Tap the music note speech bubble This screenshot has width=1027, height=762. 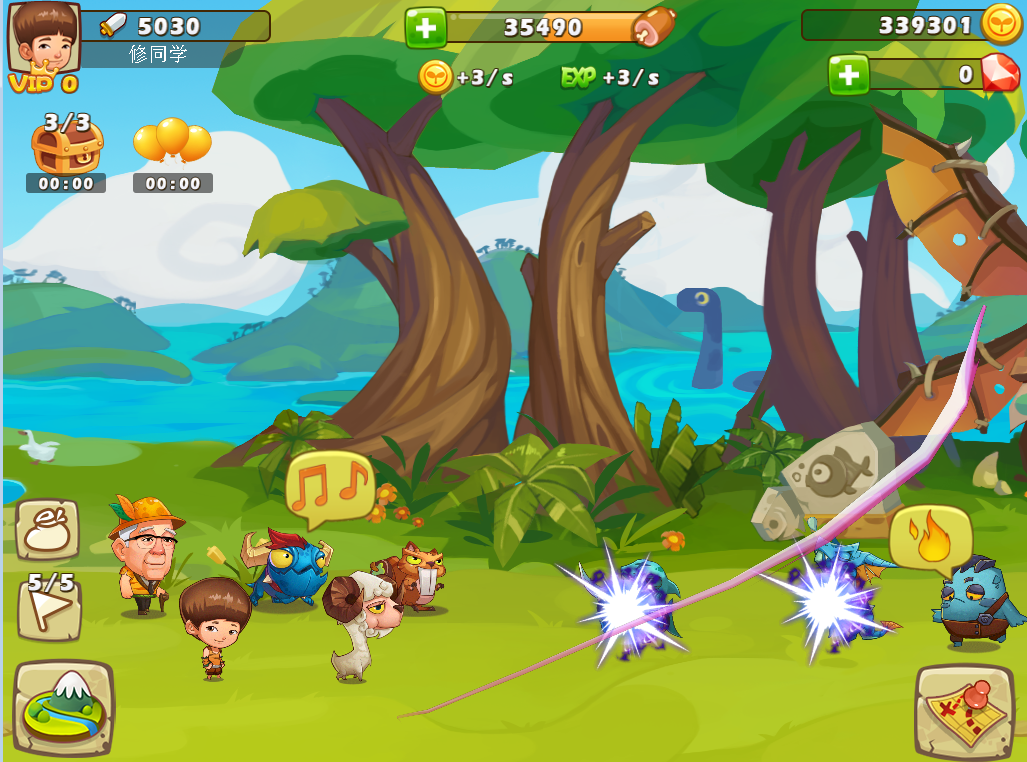point(329,486)
